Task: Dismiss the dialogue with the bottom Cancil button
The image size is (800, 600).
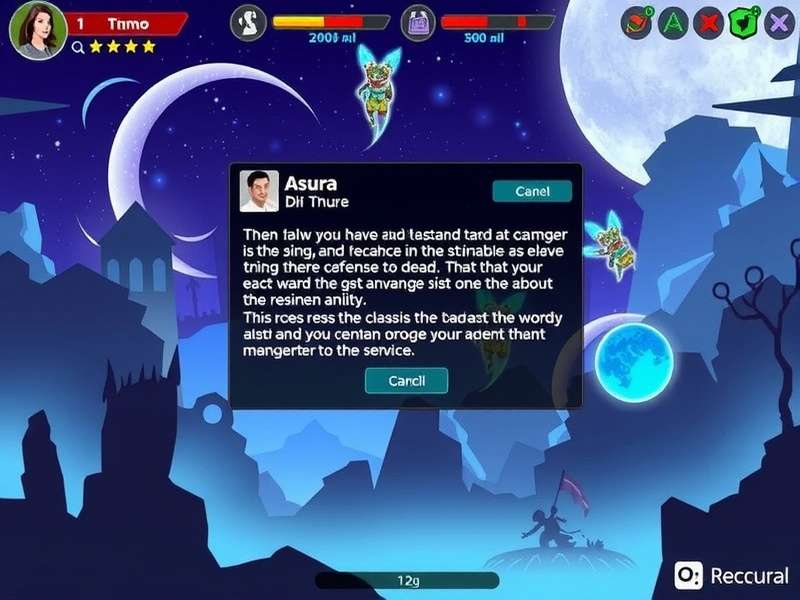Action: 406,380
